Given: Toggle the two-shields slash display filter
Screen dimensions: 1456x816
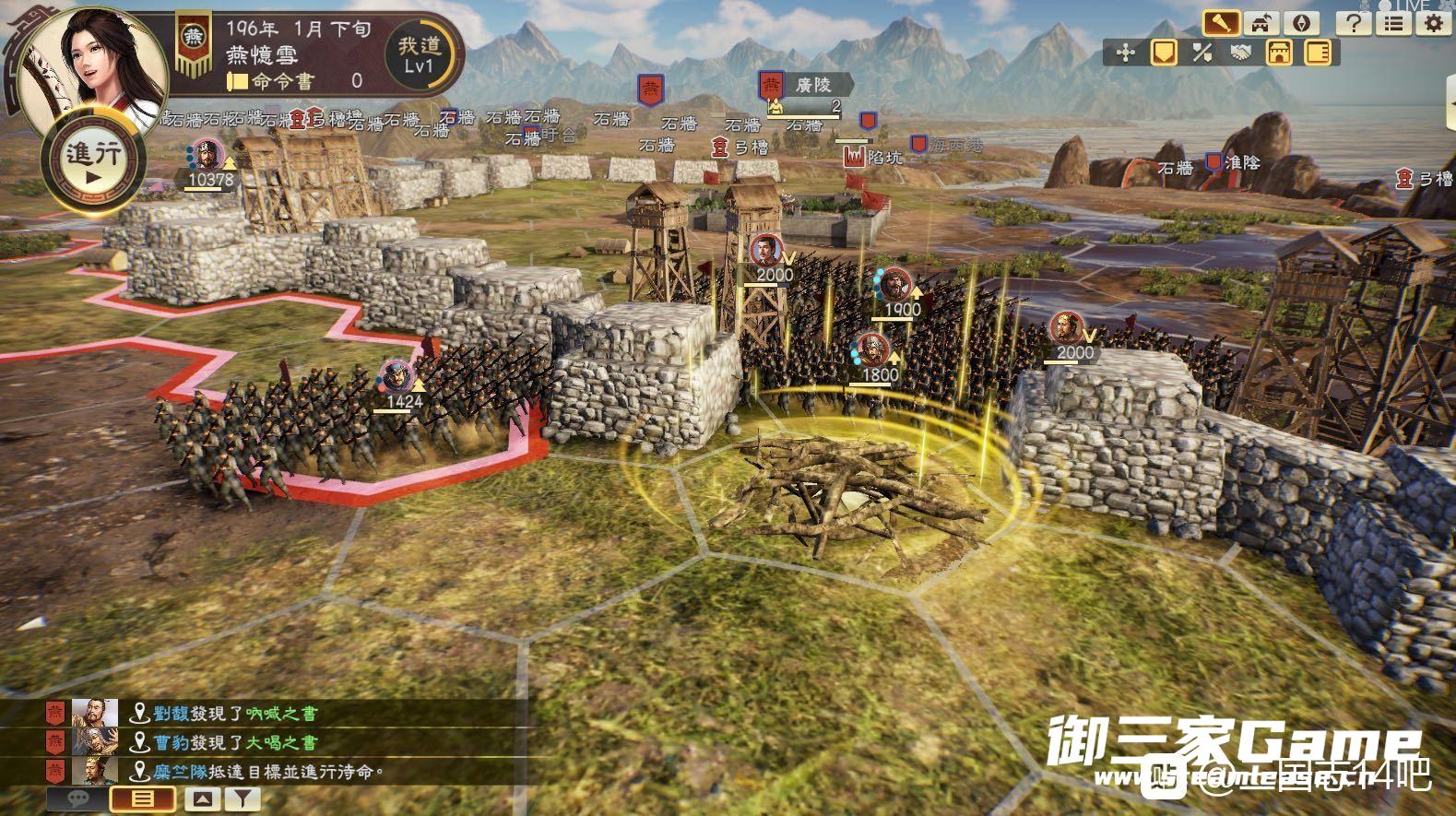Looking at the screenshot, I should (x=1201, y=53).
